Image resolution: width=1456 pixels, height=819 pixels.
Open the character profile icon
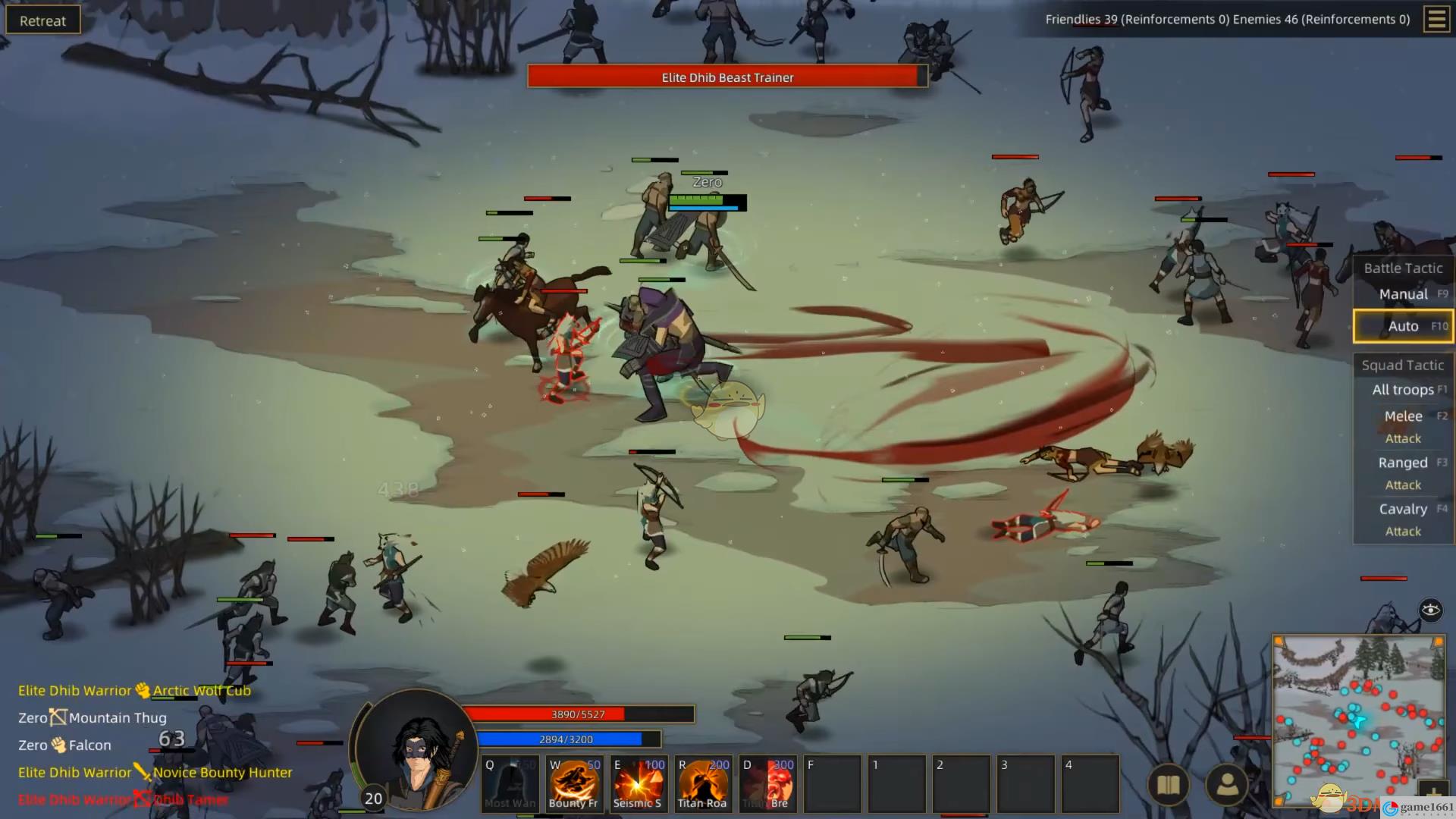pos(1226,785)
